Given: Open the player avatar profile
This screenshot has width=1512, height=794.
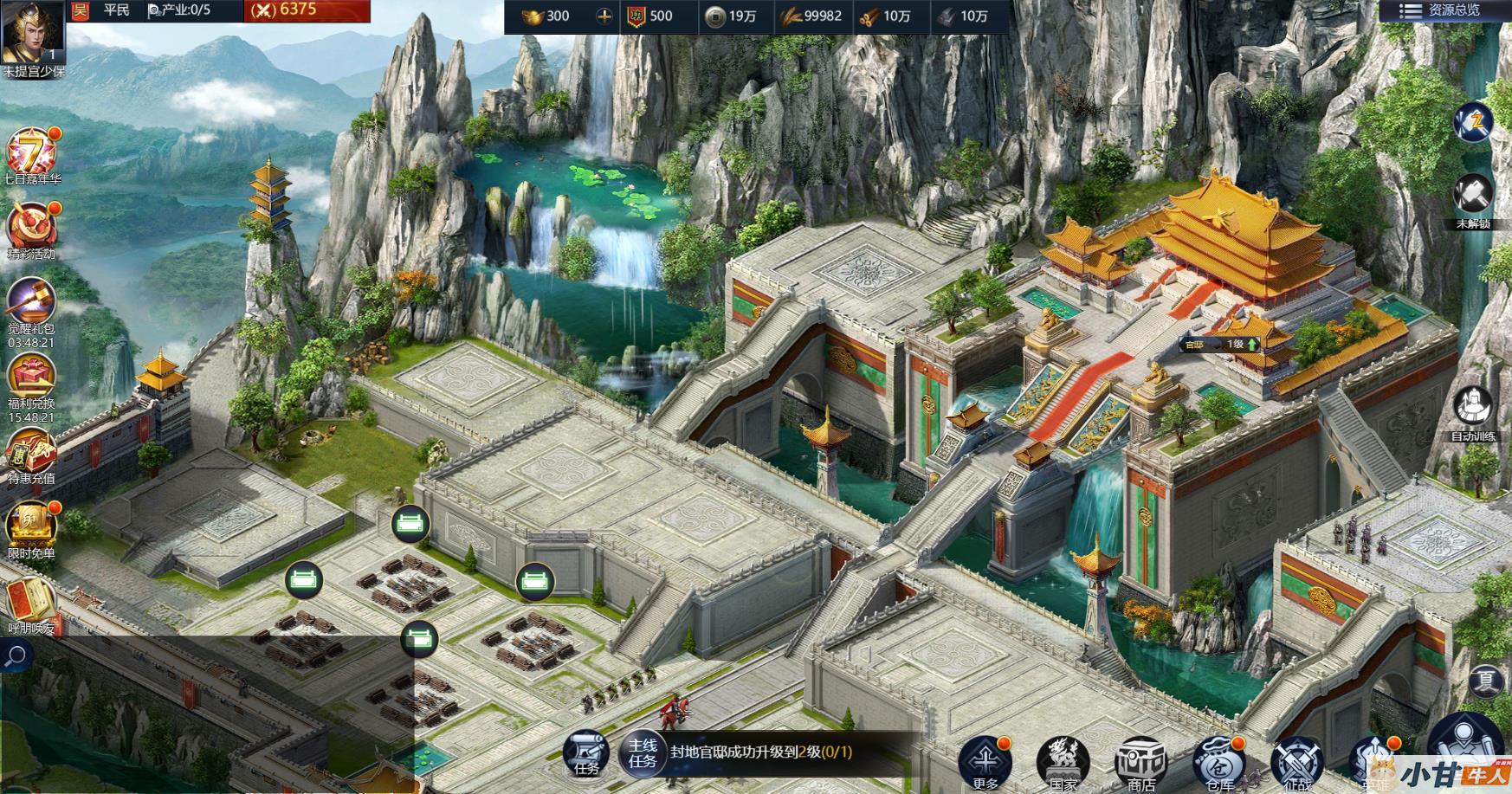Looking at the screenshot, I should click(33, 33).
